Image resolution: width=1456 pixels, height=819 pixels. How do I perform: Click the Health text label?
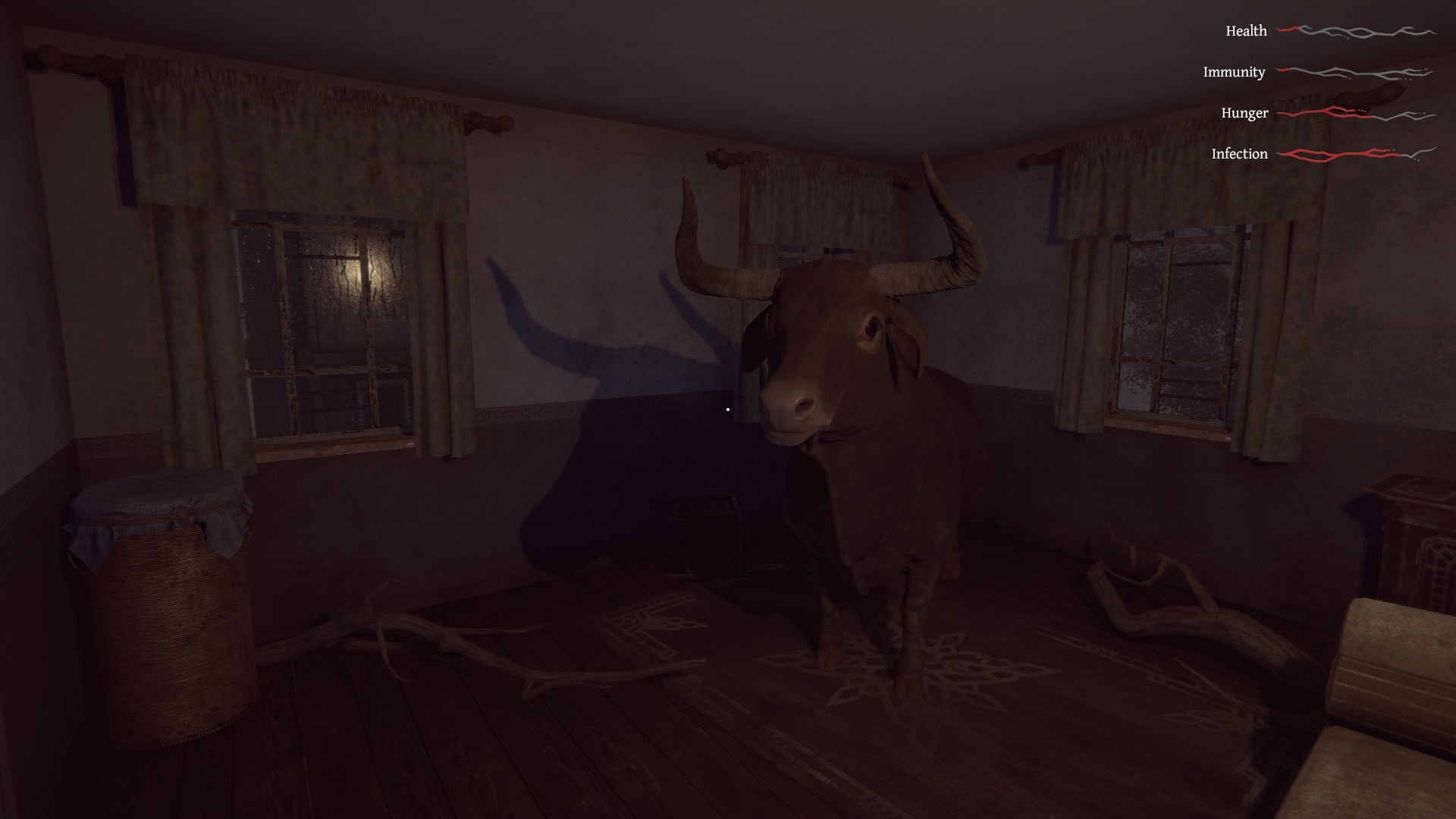coord(1244,32)
